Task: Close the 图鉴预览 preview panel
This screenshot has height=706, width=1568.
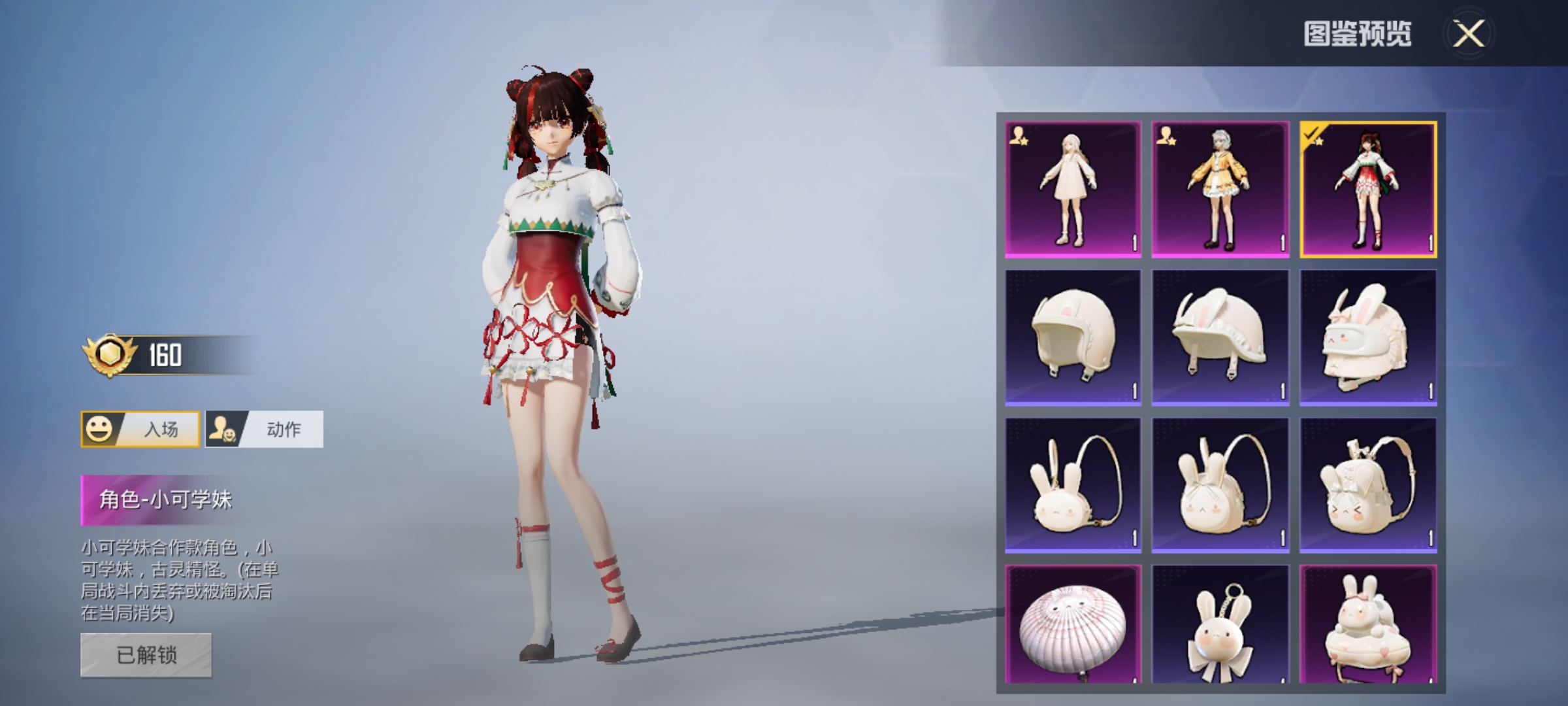Action: pos(1468,33)
